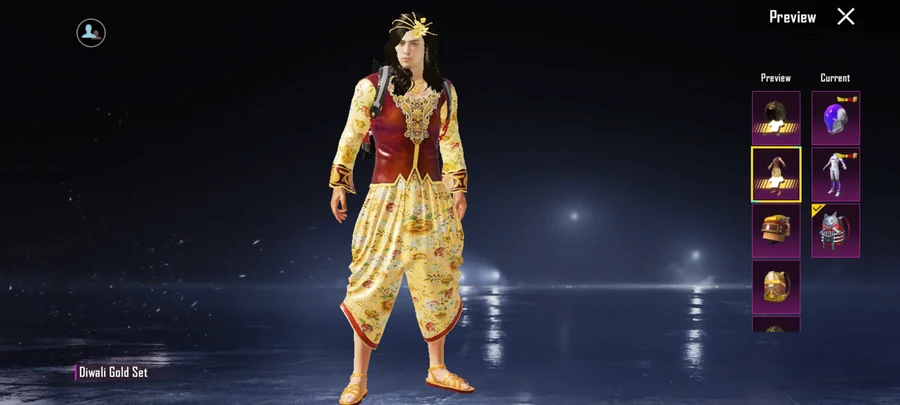Screen dimensions: 900x405
Task: Tap the character switch icon
Action: pos(91,33)
